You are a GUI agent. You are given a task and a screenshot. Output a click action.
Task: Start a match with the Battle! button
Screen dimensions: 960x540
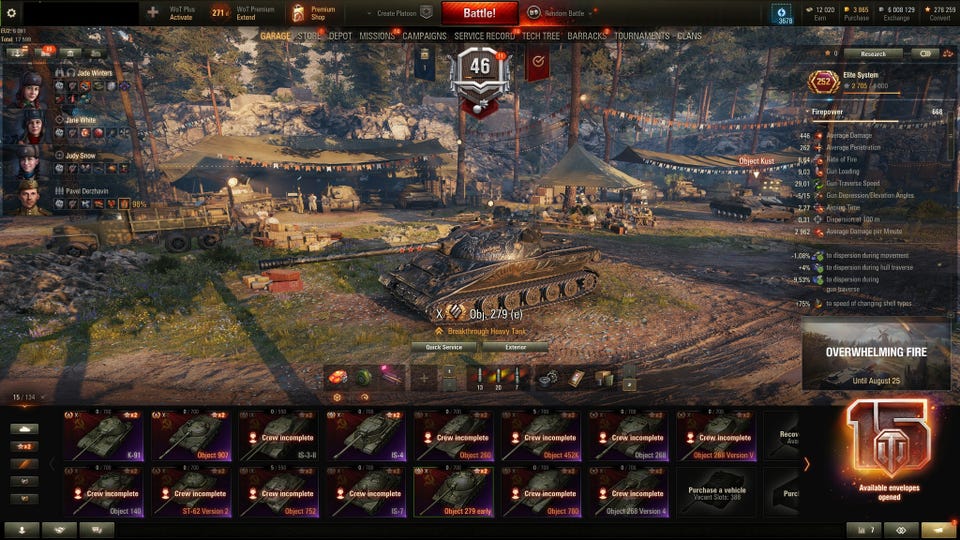[479, 13]
